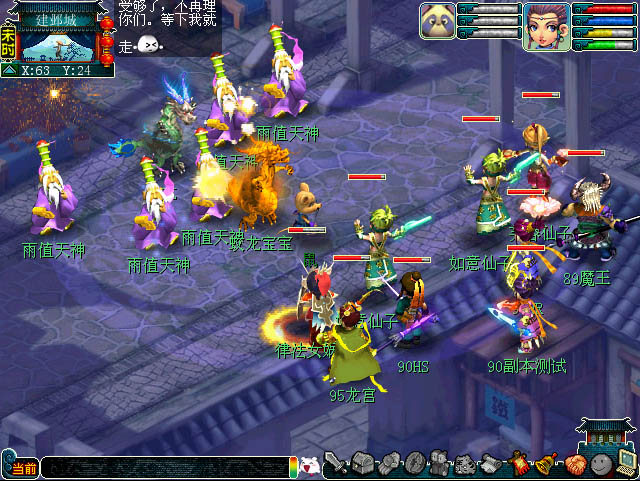
Task: Open the tiger pet icon
Action: coord(466,465)
